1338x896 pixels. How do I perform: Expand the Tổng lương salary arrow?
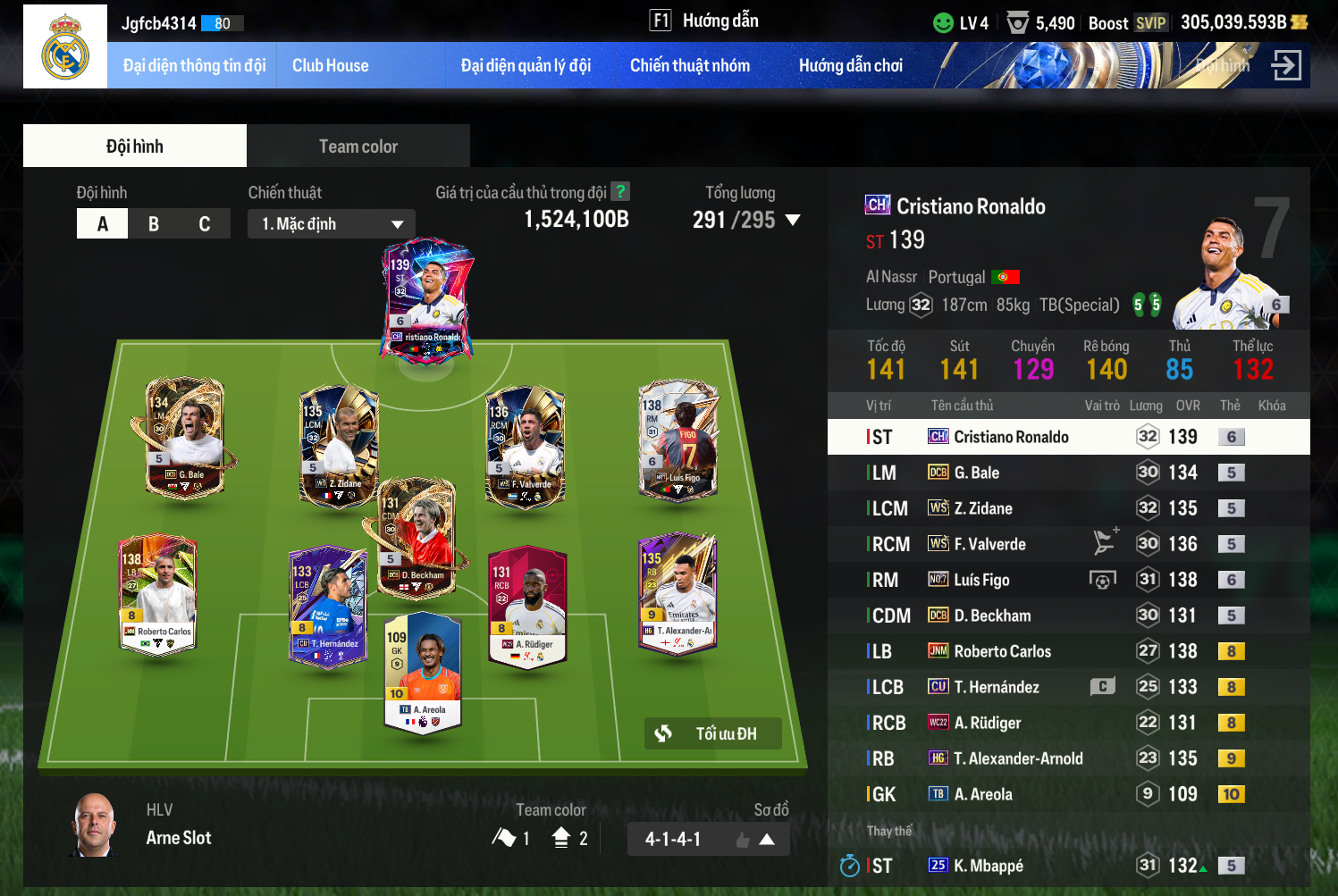click(792, 220)
